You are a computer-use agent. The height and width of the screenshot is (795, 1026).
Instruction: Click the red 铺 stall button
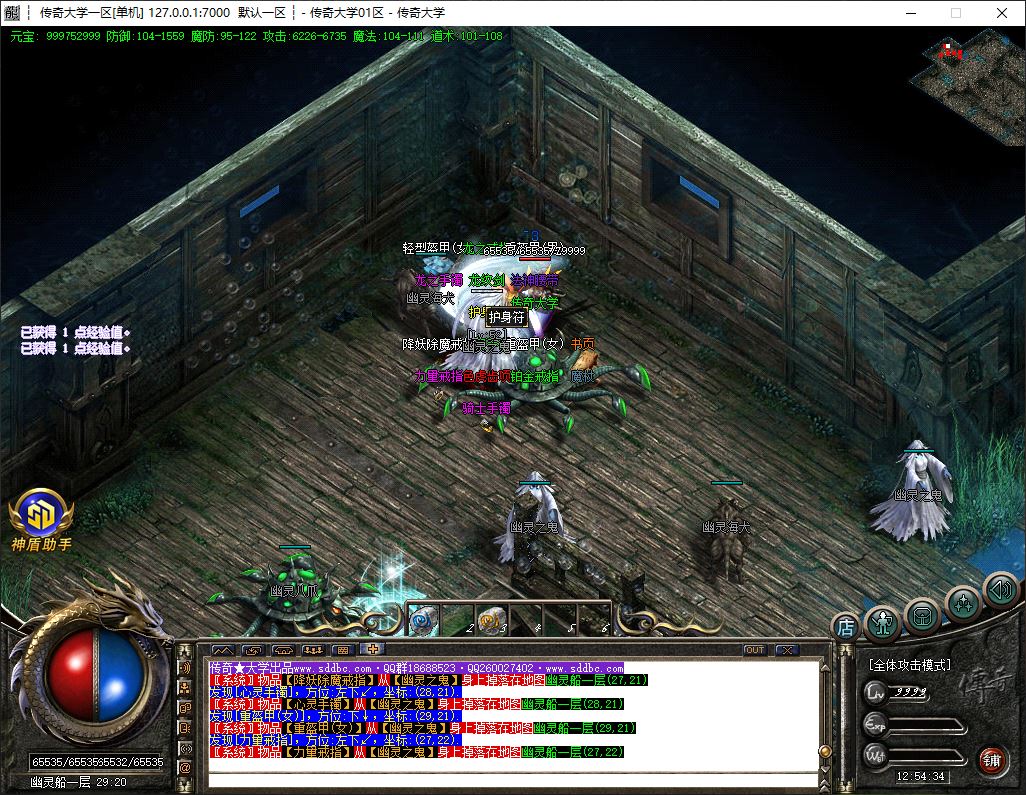(992, 759)
